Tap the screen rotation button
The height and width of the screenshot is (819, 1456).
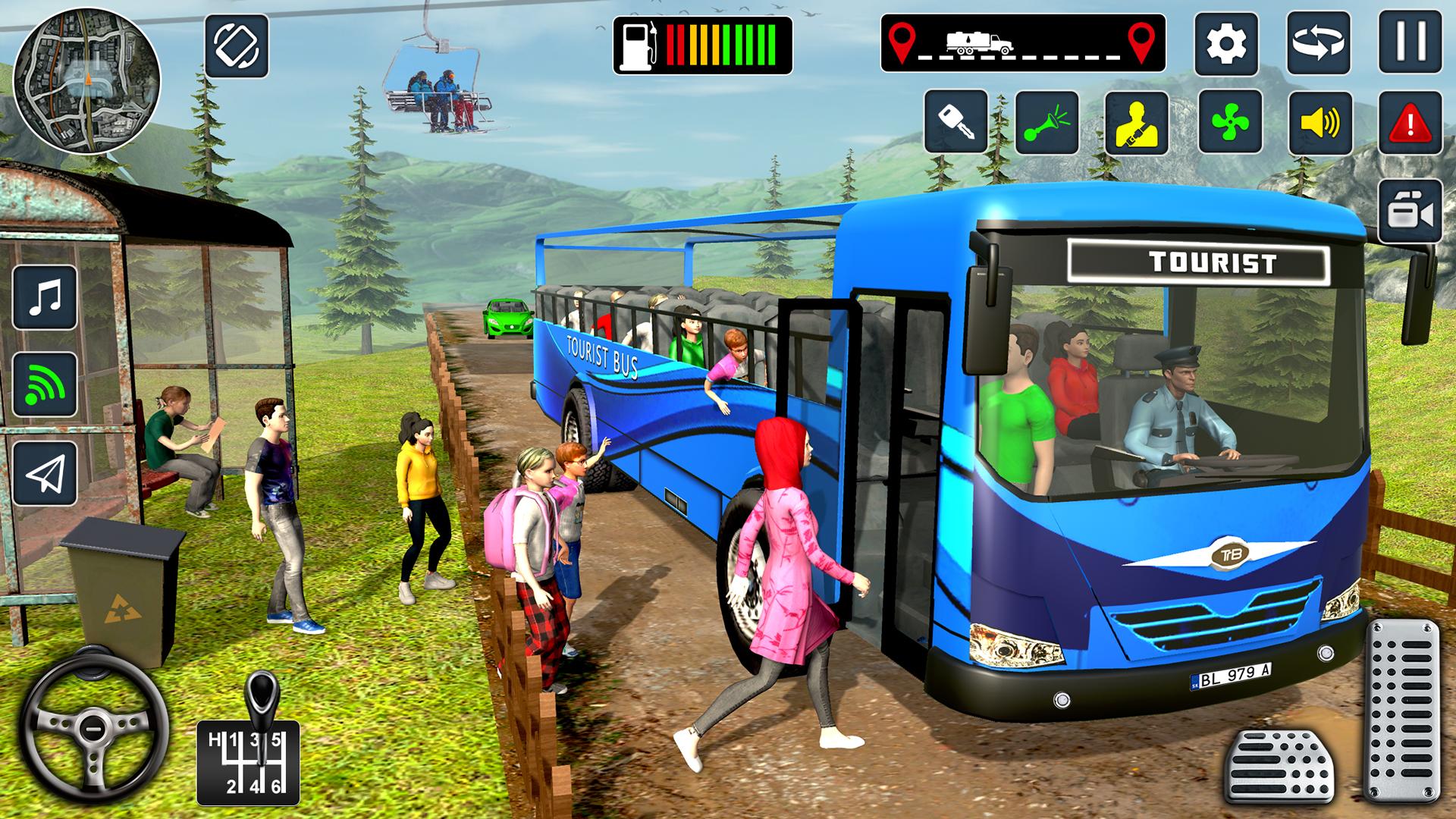(x=237, y=45)
